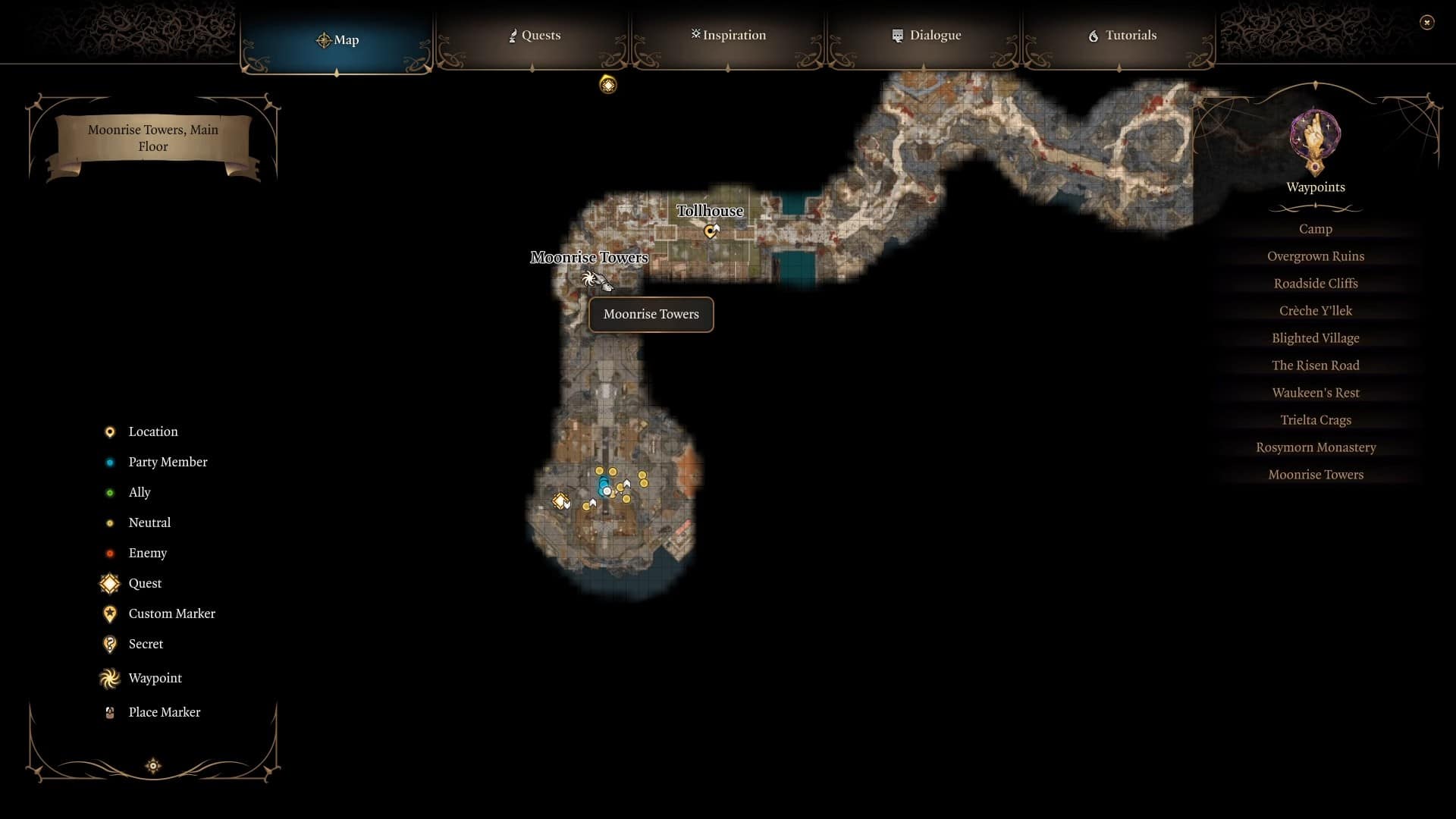Image resolution: width=1456 pixels, height=819 pixels.
Task: Click the waypoint icon above the map tabs
Action: click(x=607, y=85)
